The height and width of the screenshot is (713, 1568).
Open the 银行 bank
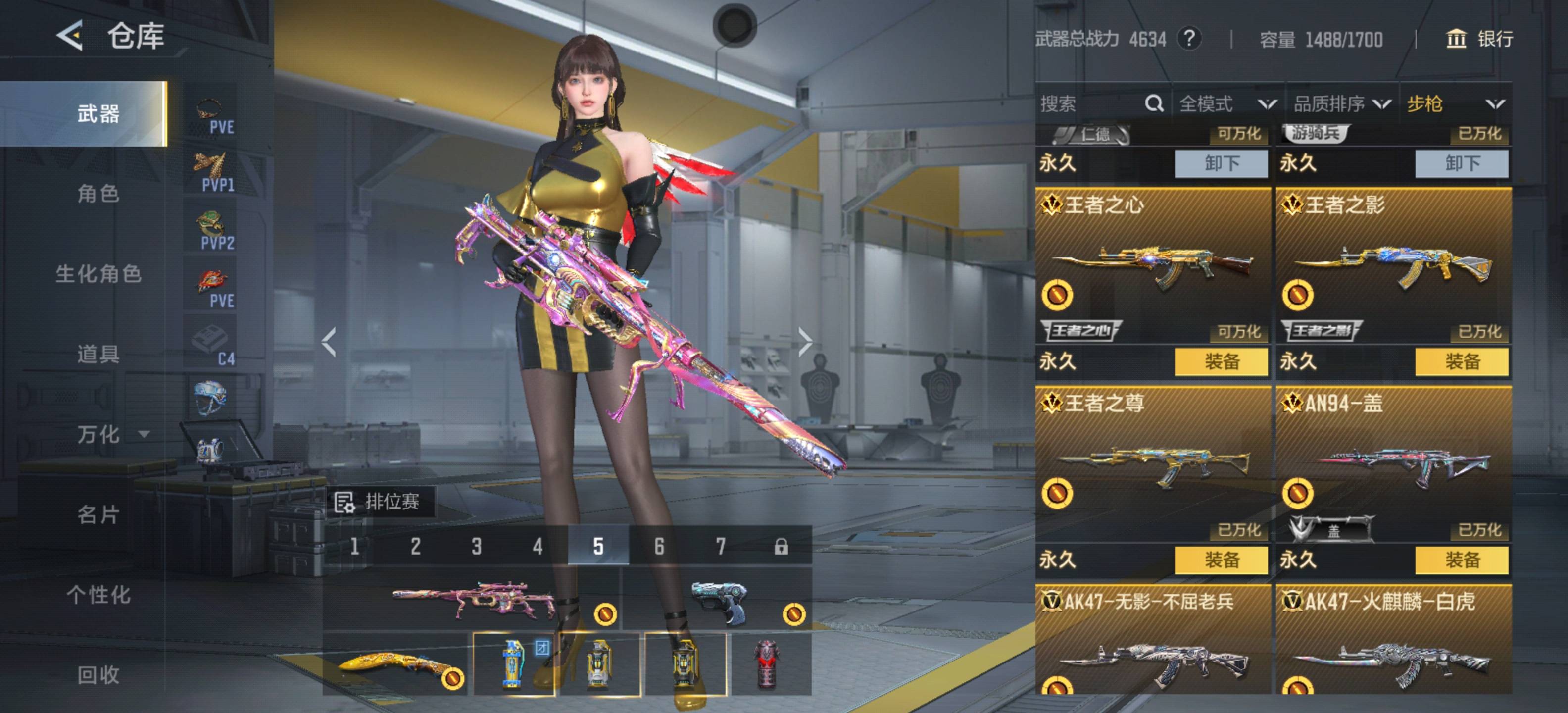[1479, 39]
